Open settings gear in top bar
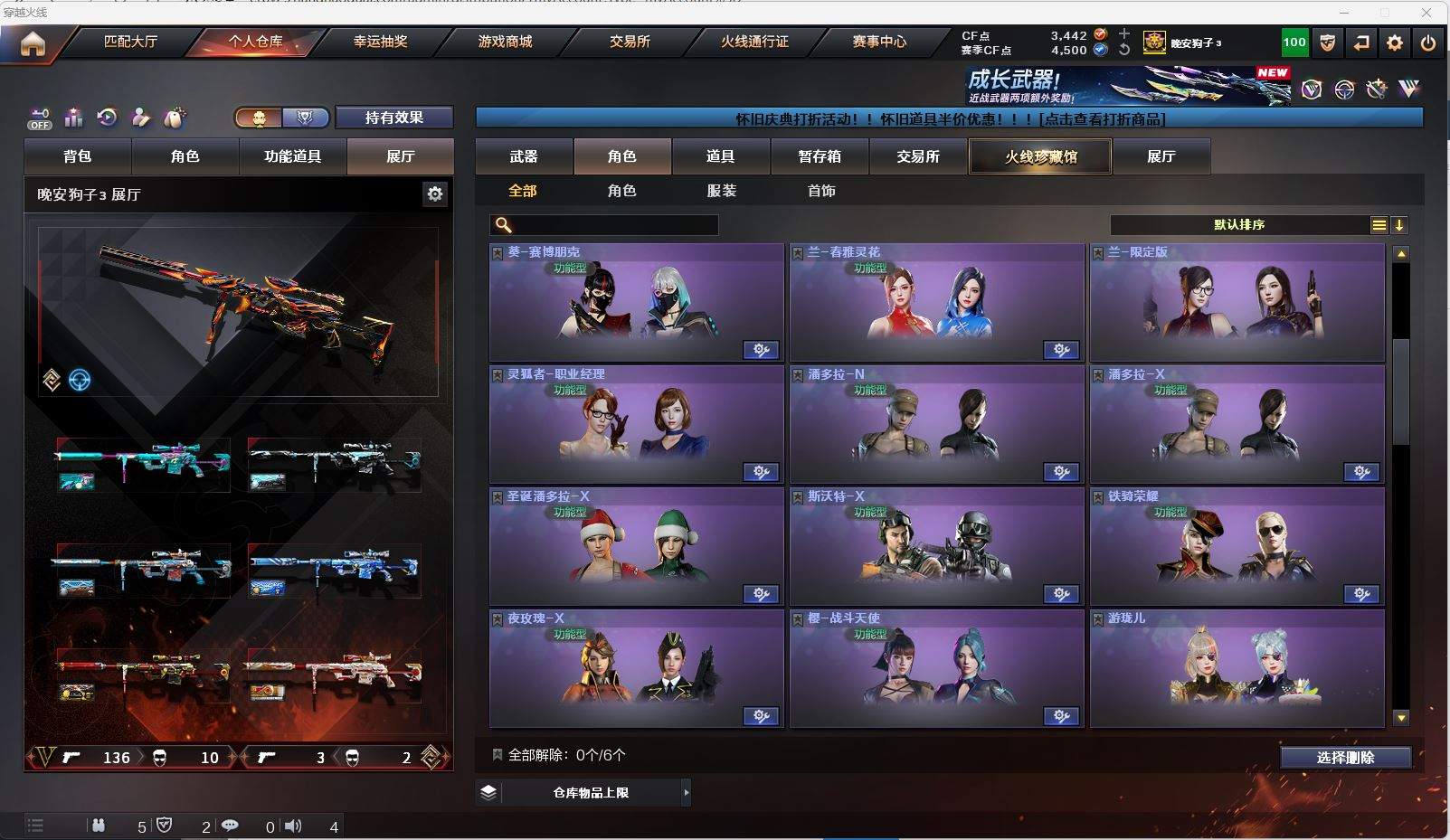The image size is (1450, 840). click(x=1395, y=42)
